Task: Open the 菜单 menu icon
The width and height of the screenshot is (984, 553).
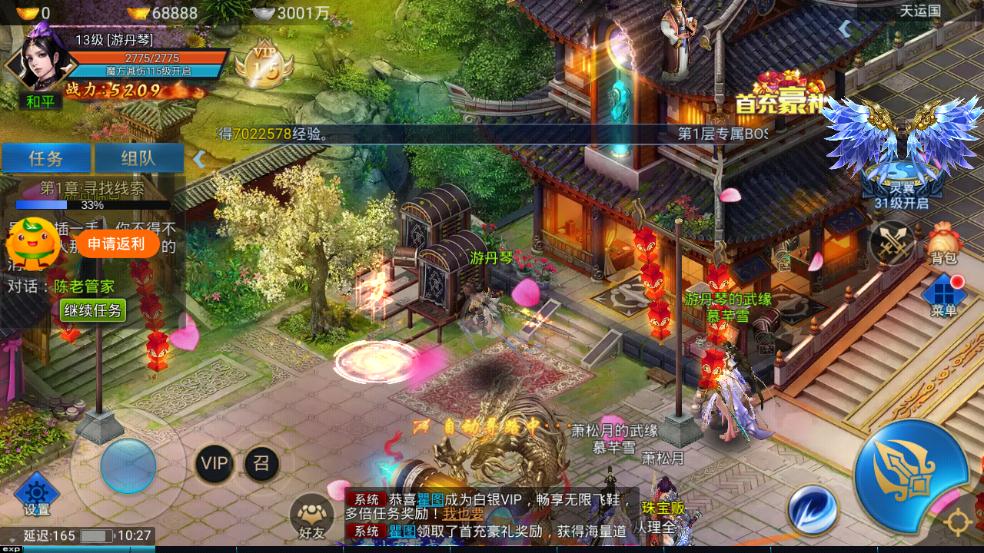Action: click(x=943, y=296)
